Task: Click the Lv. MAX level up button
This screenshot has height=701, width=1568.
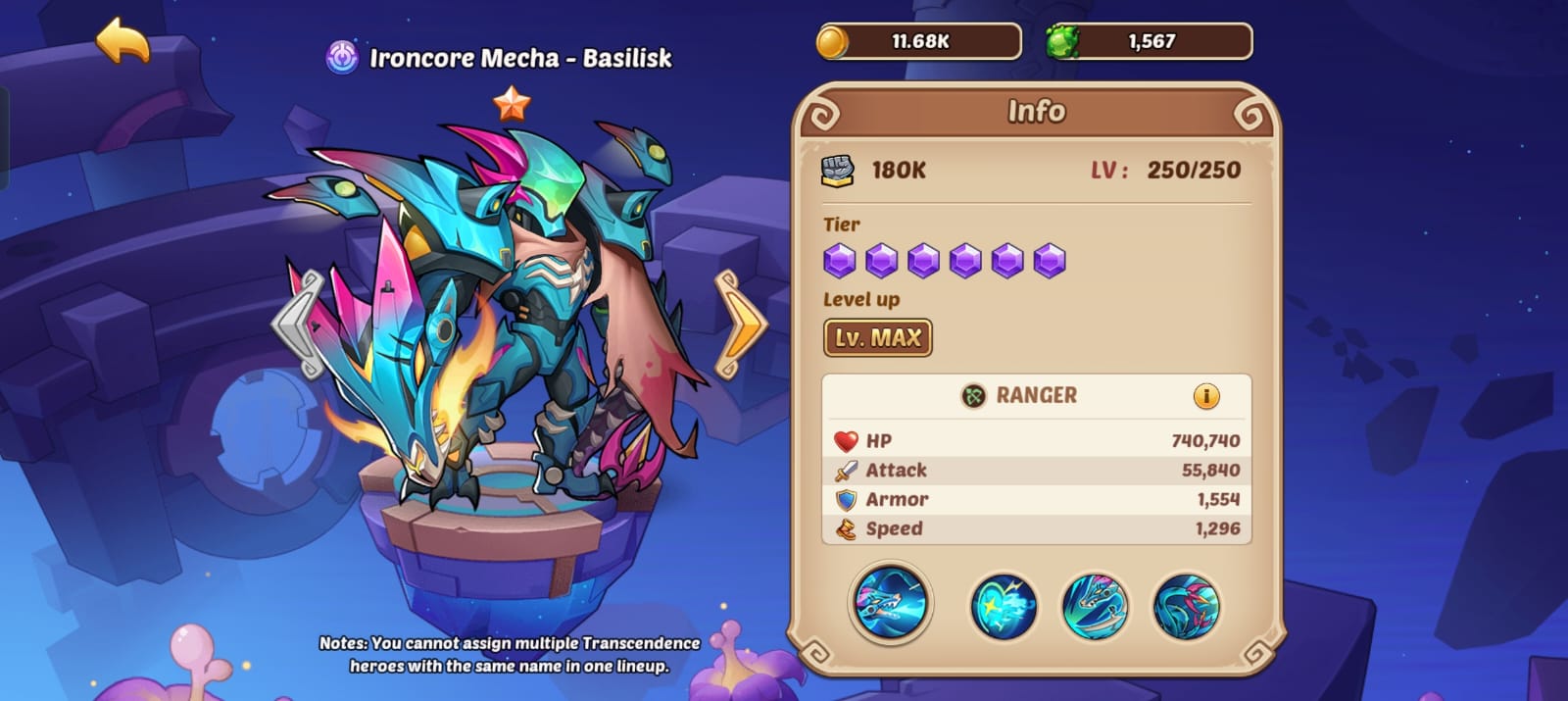Action: coord(877,338)
